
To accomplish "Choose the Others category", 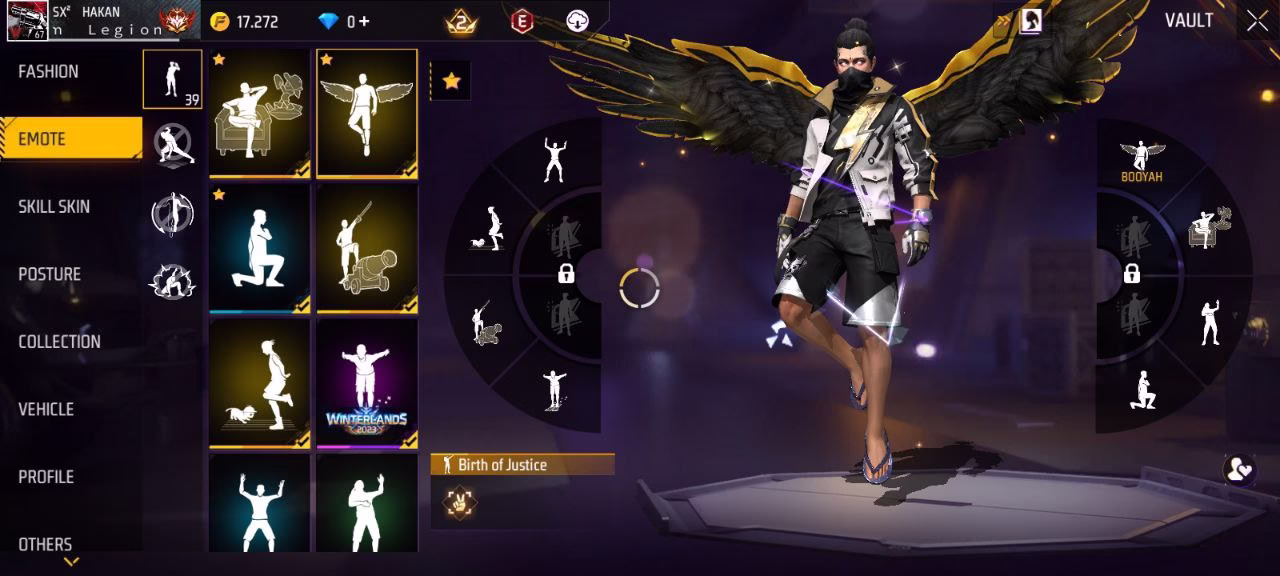I will 45,544.
